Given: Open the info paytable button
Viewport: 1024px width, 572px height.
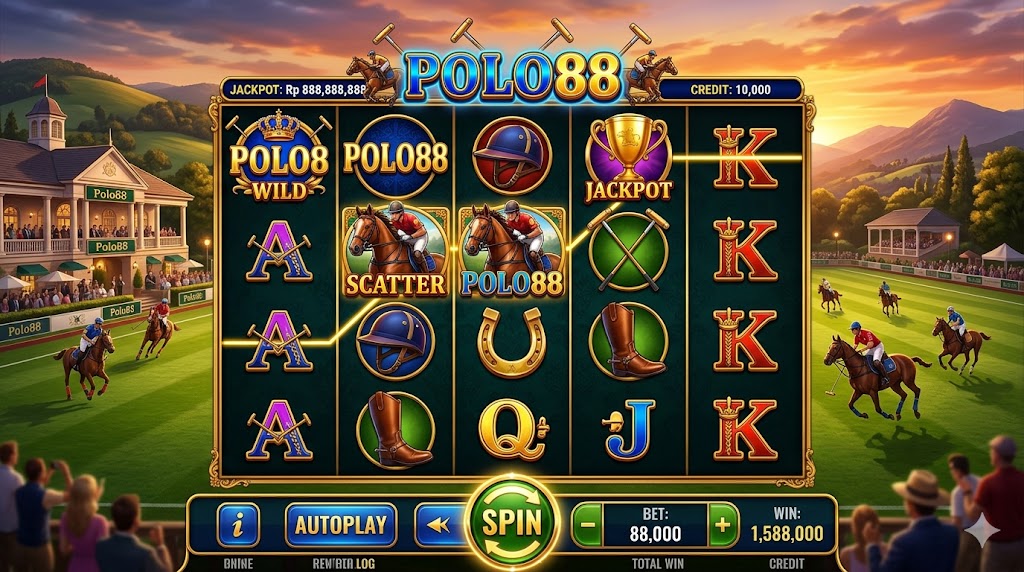Looking at the screenshot, I should (x=238, y=524).
